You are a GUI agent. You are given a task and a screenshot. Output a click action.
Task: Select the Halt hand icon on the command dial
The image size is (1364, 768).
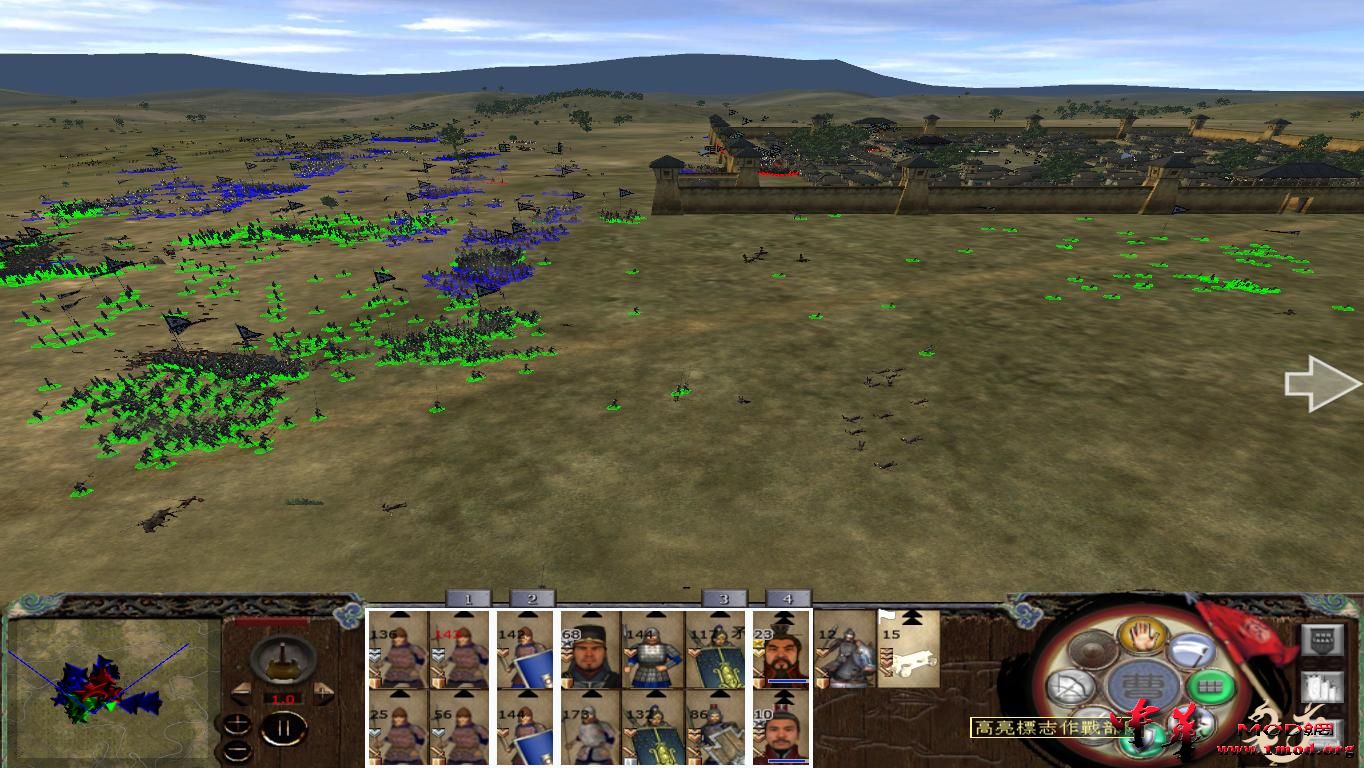[1143, 637]
